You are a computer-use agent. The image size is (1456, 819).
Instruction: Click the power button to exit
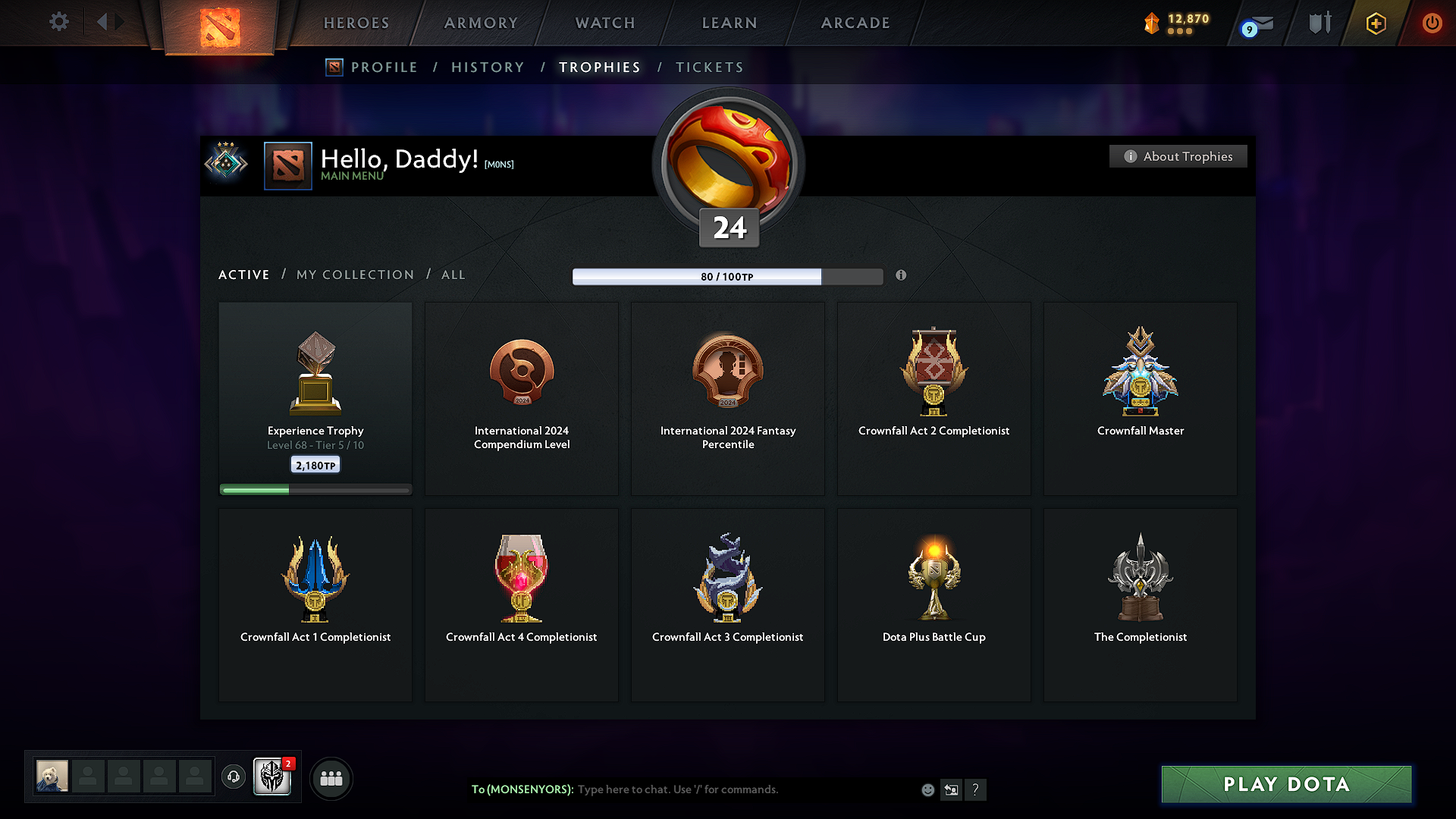coord(1432,23)
